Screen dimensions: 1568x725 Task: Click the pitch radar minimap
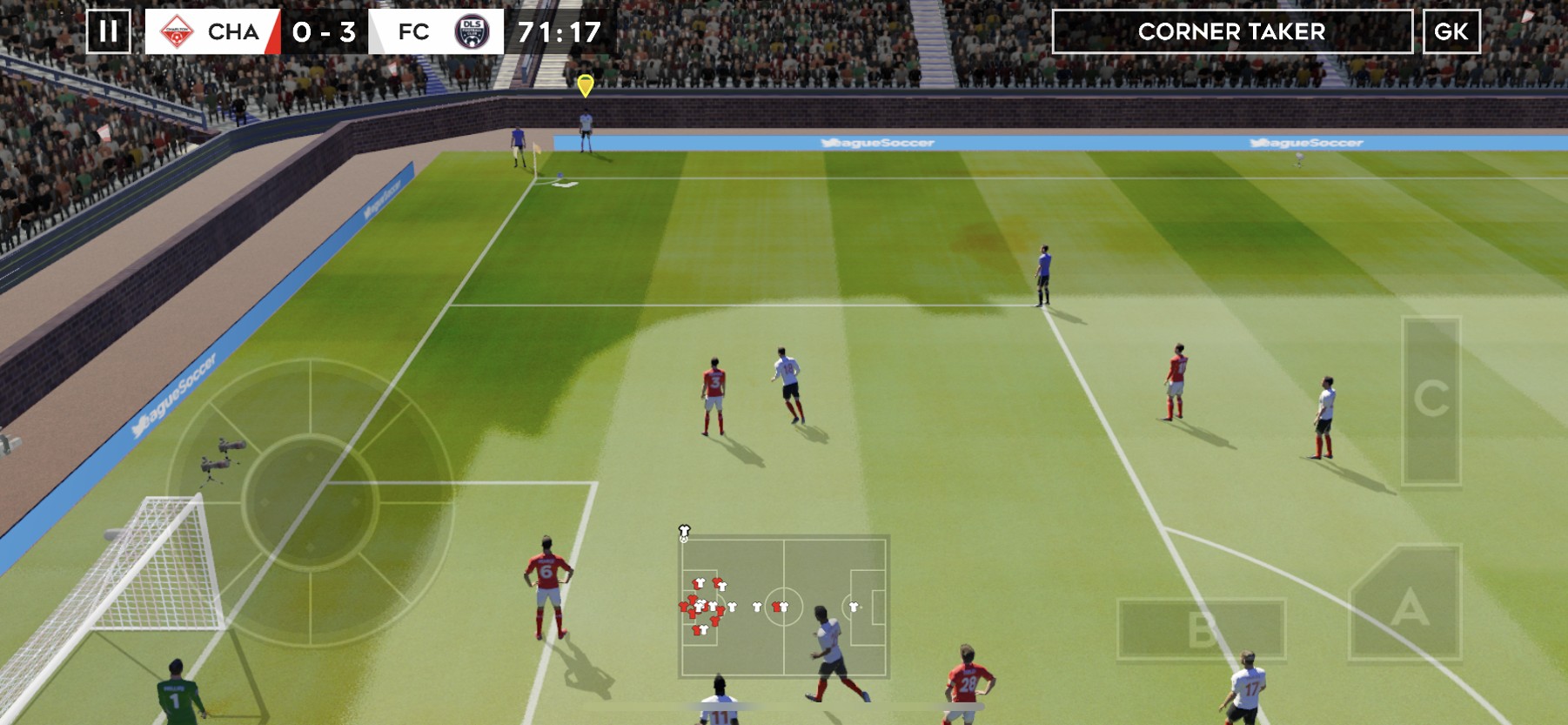(x=783, y=606)
